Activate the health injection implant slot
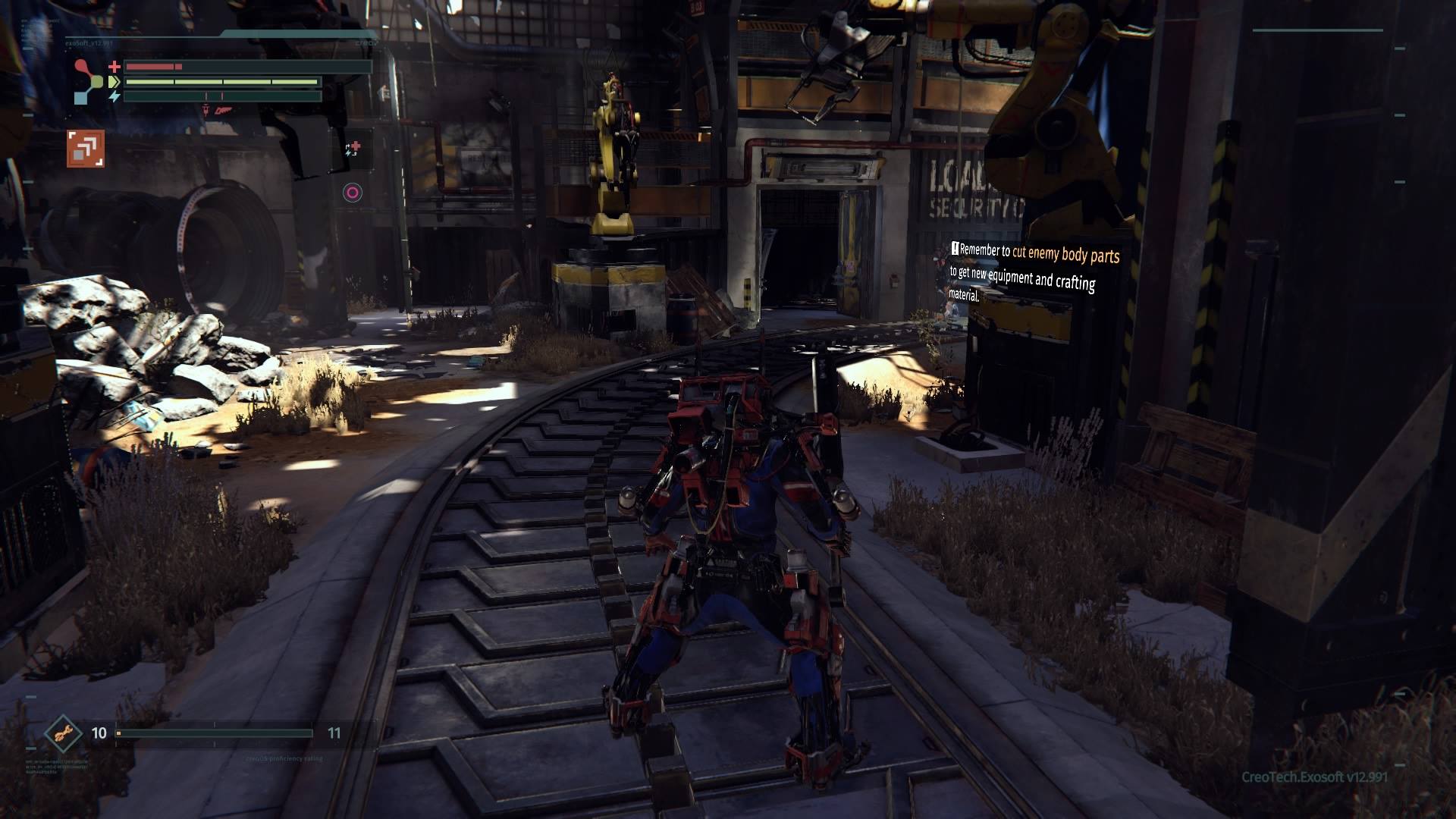Viewport: 1456px width, 819px height. (x=353, y=149)
